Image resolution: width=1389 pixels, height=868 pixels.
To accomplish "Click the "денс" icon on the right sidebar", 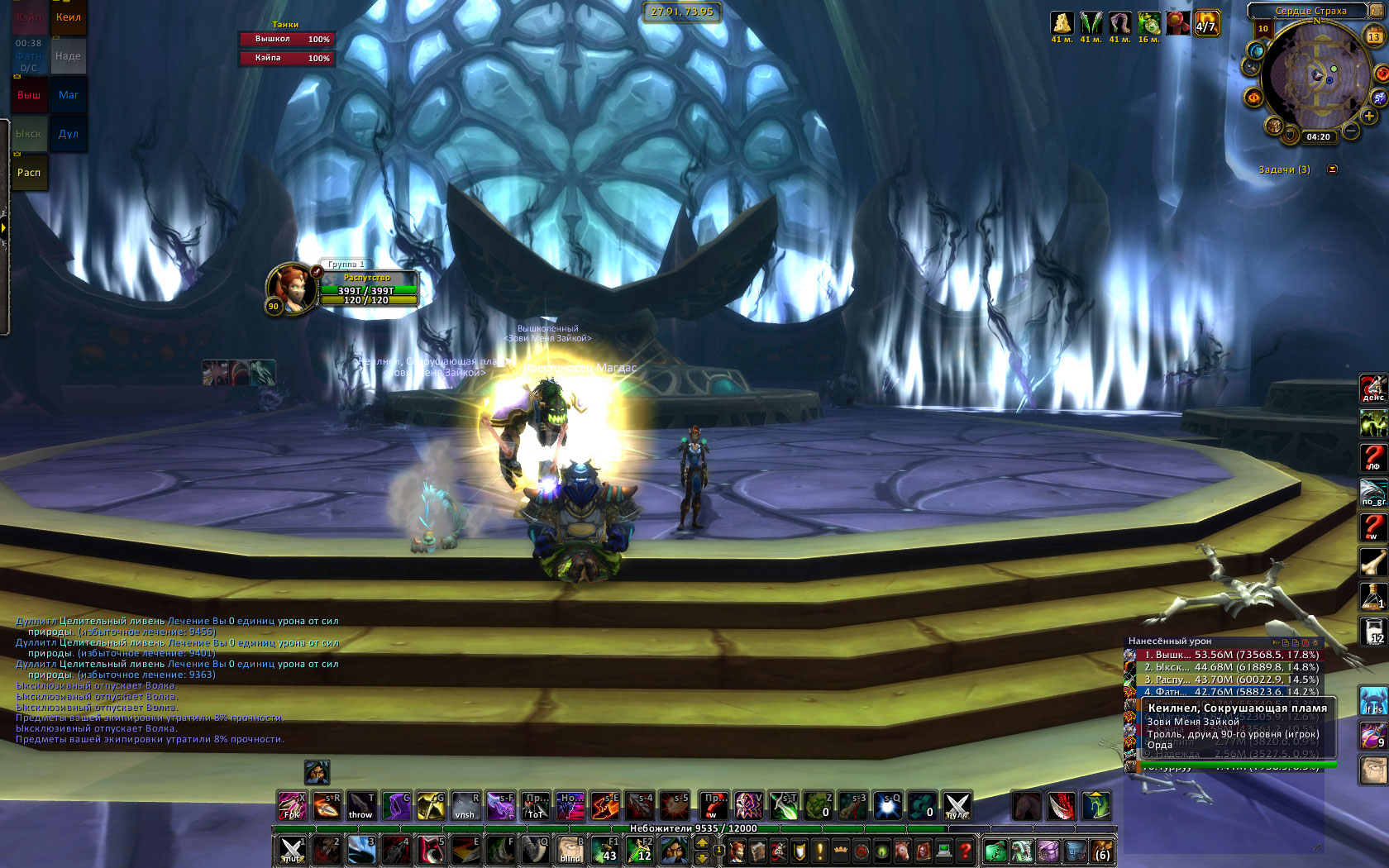I will point(1372,387).
